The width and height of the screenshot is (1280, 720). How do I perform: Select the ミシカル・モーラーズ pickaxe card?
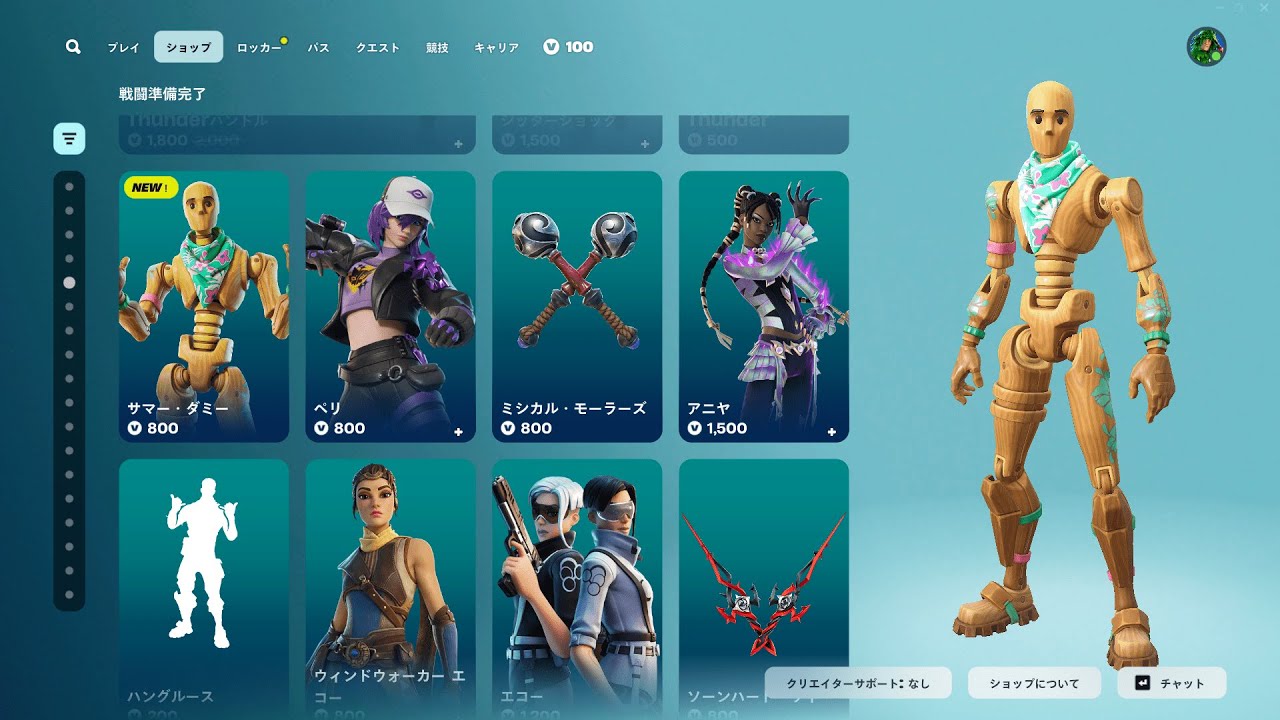[577, 306]
